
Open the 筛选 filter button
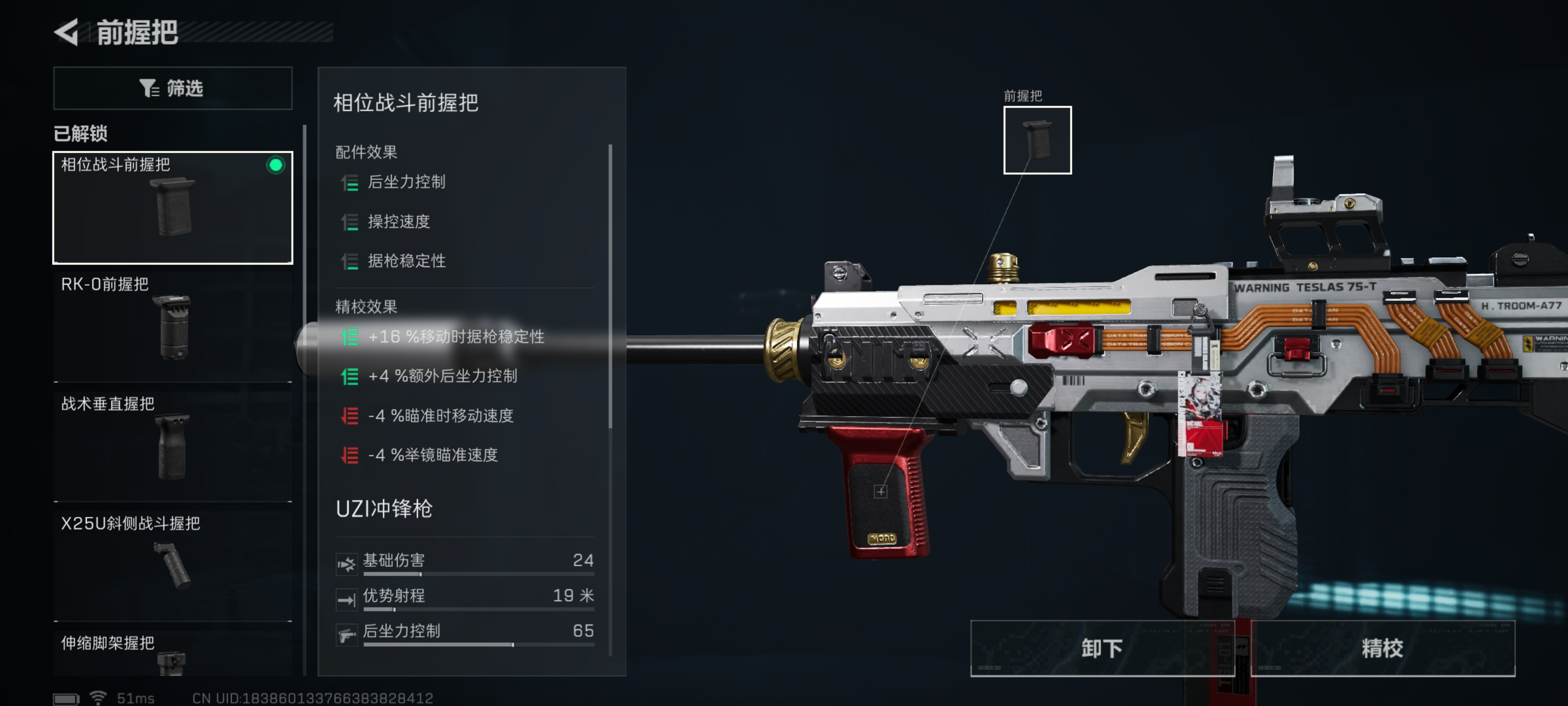point(173,88)
